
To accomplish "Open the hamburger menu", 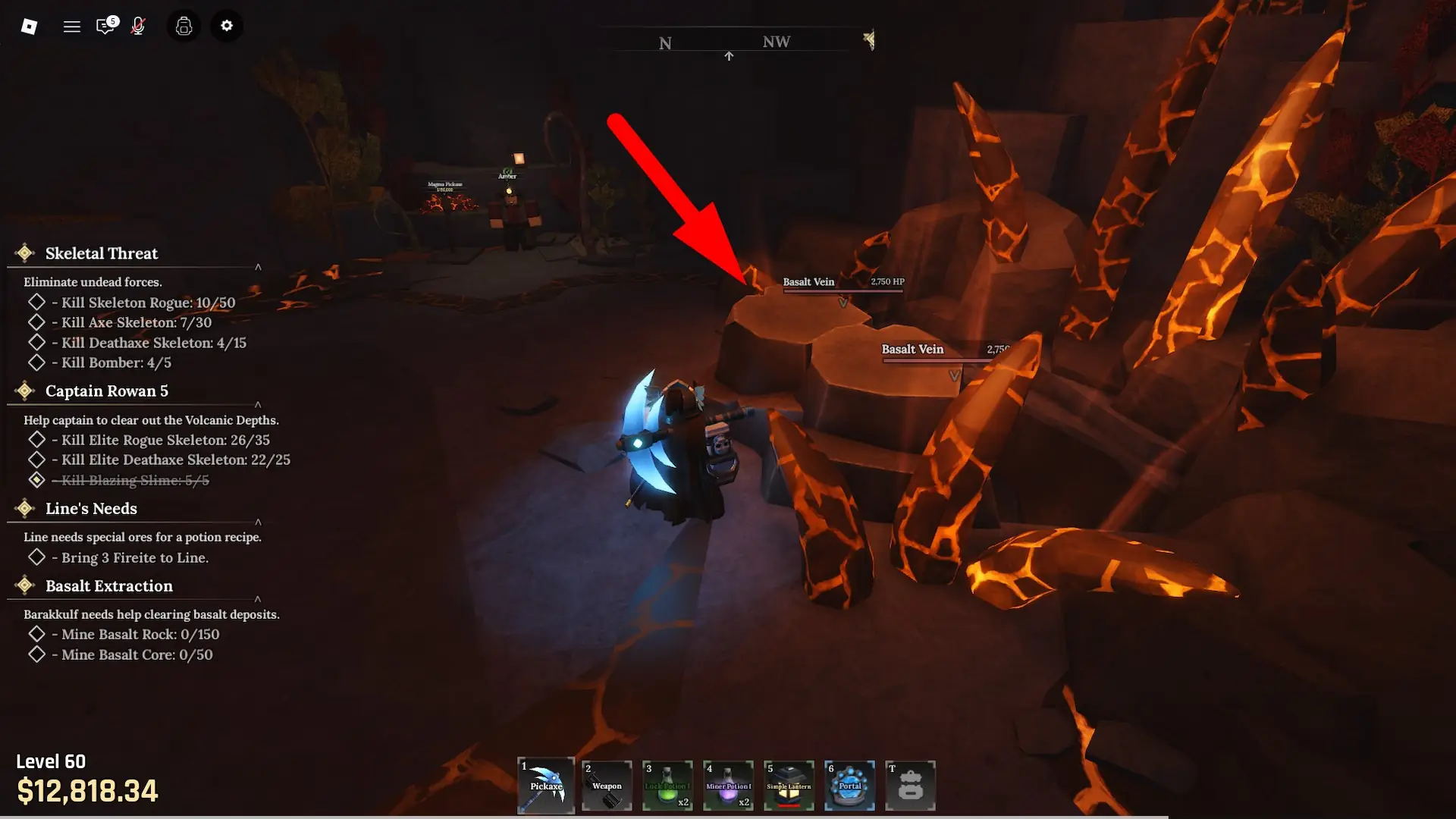I will [71, 25].
